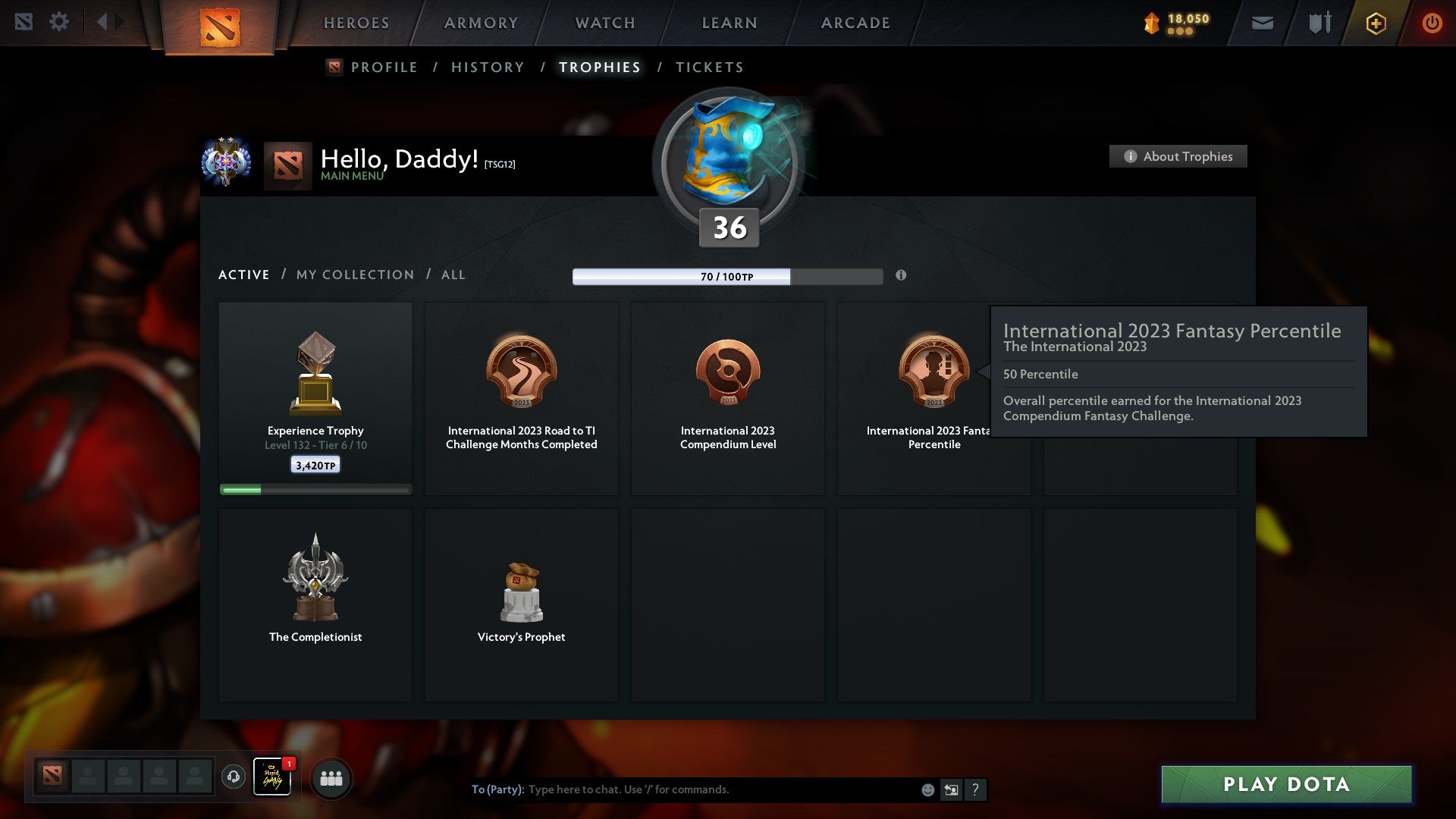1456x819 pixels.
Task: Open the ARCADE menu
Action: tap(855, 23)
